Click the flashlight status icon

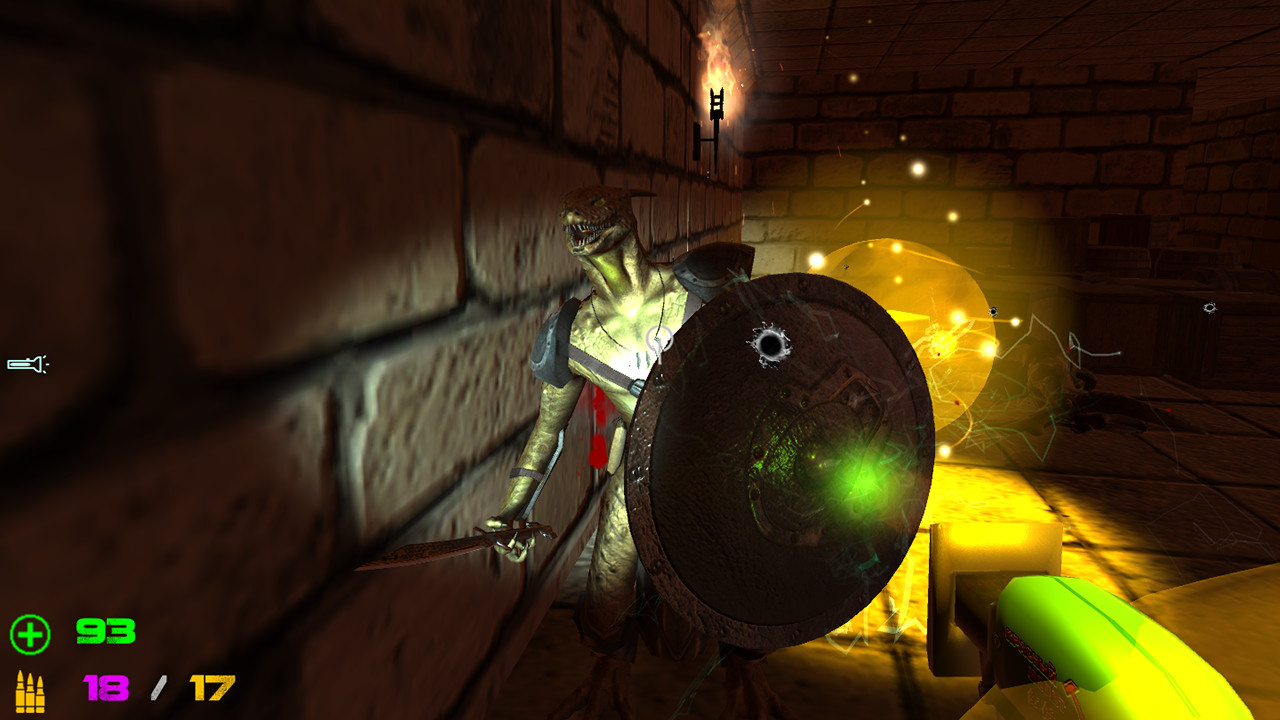pos(26,363)
